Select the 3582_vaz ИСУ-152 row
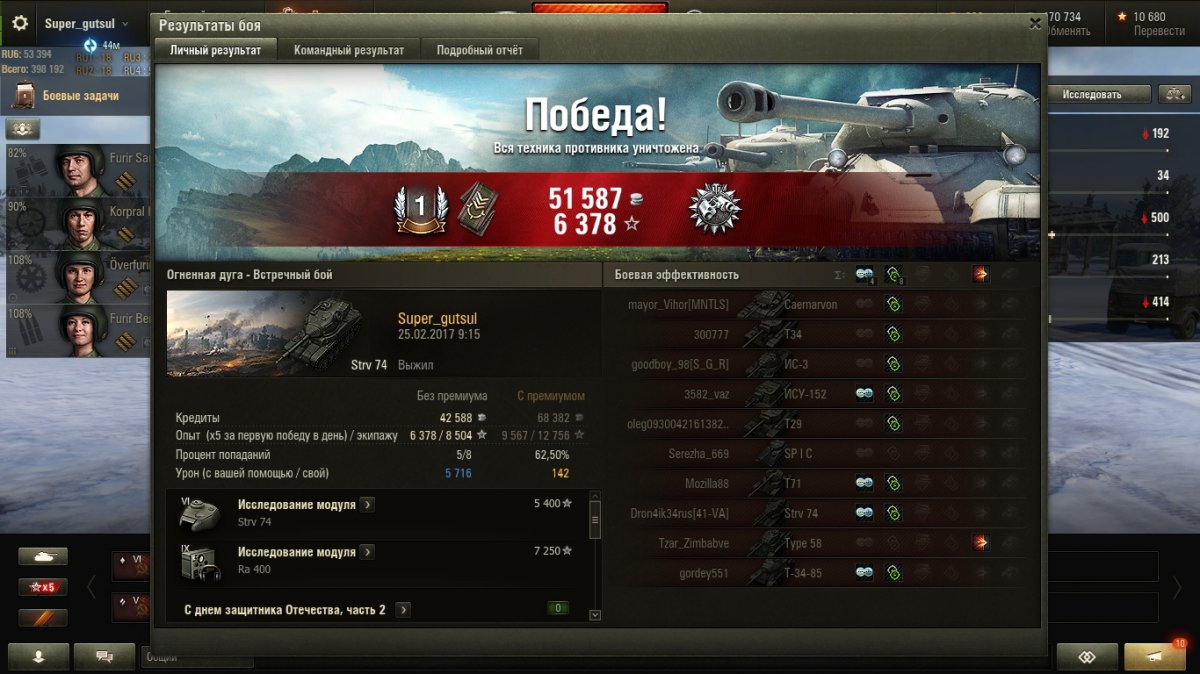Screen dimensions: 1200x674 (698, 394)
